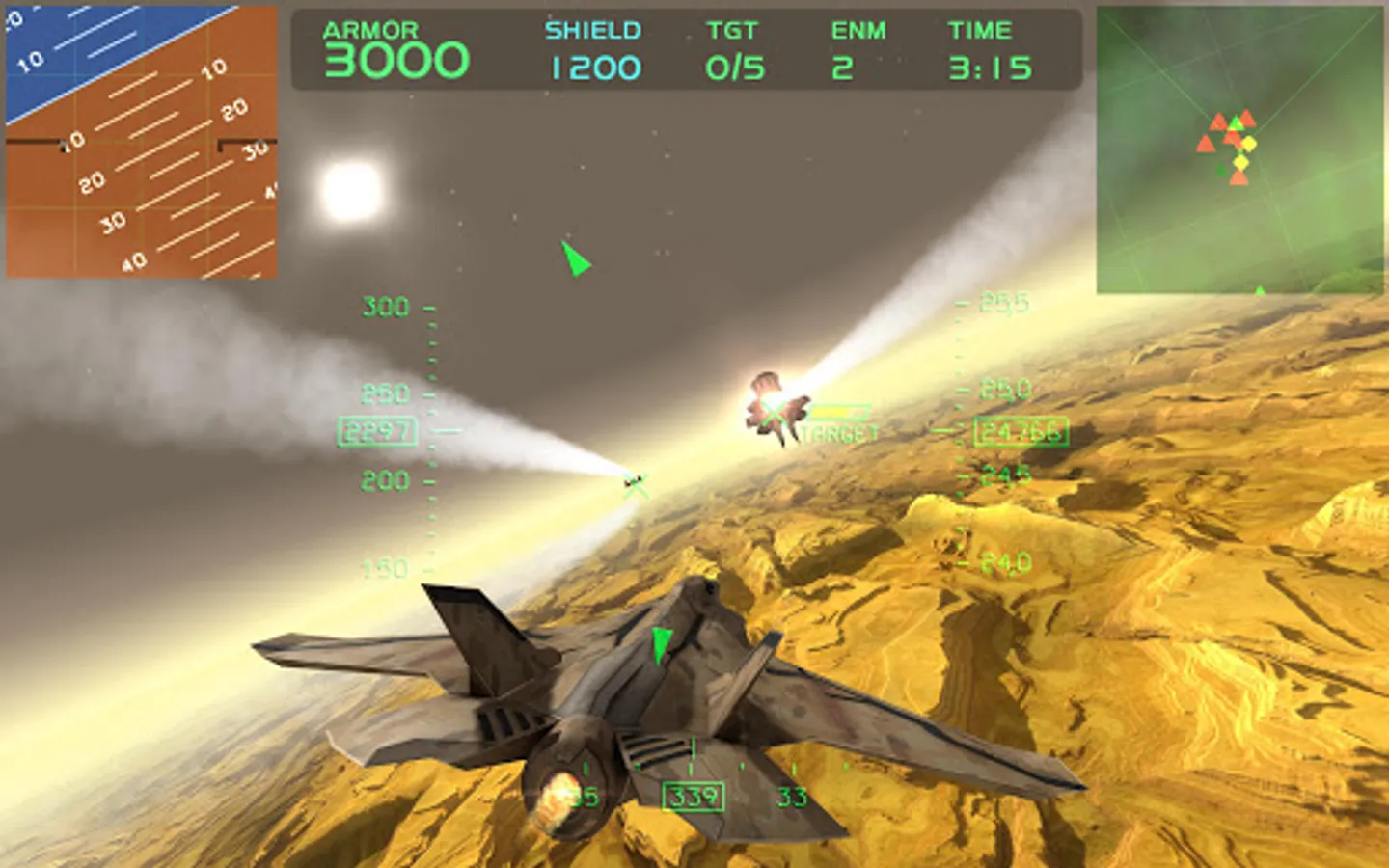The image size is (1389, 868).
Task: Click the green ally triangle inside the radar
Action: [x=1238, y=122]
